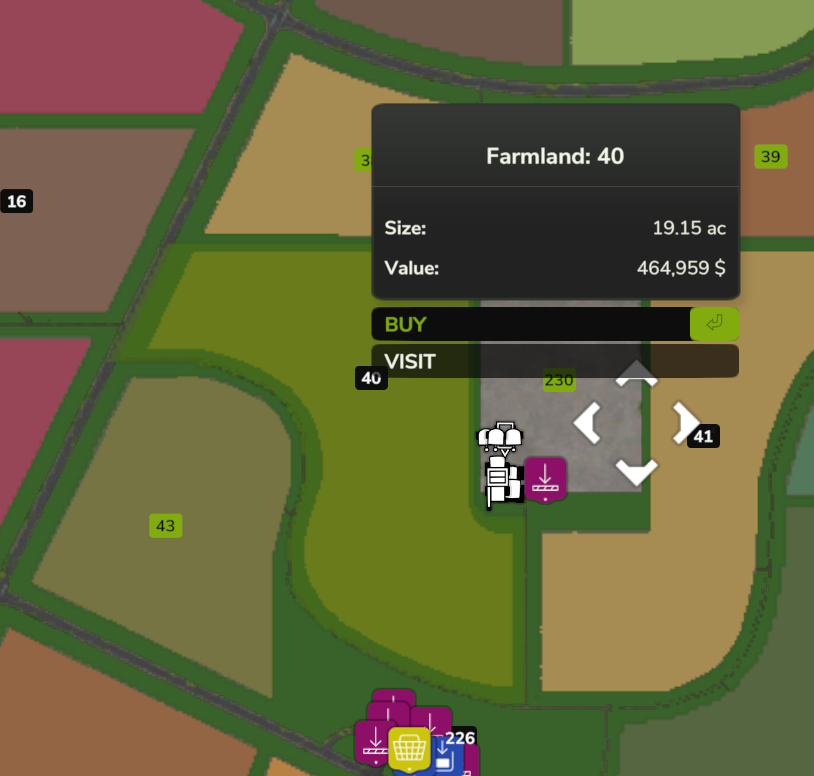Image resolution: width=814 pixels, height=776 pixels.
Task: Click the upward chevron arrow on the map
Action: click(636, 375)
